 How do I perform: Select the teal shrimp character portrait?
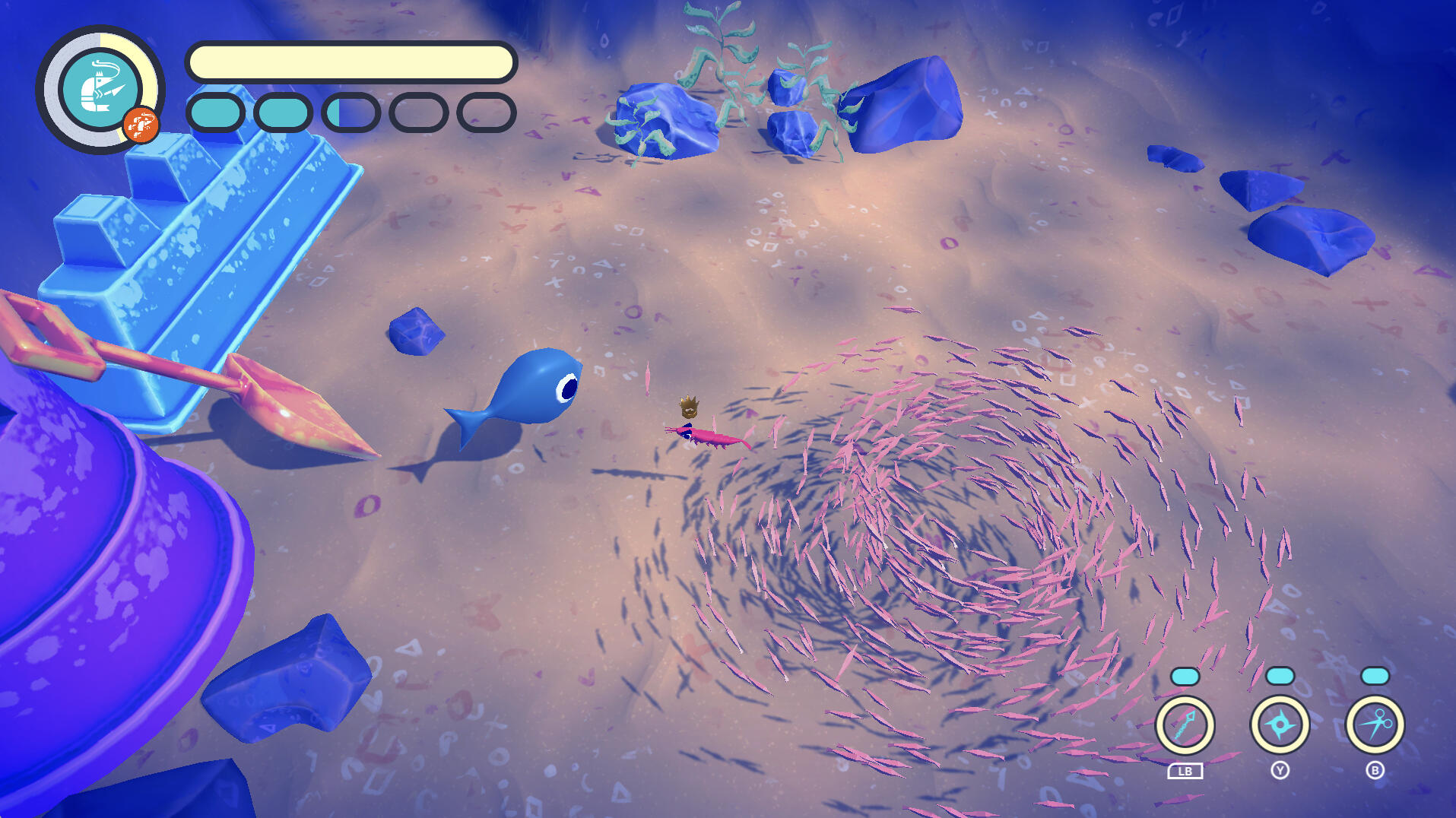tap(99, 89)
